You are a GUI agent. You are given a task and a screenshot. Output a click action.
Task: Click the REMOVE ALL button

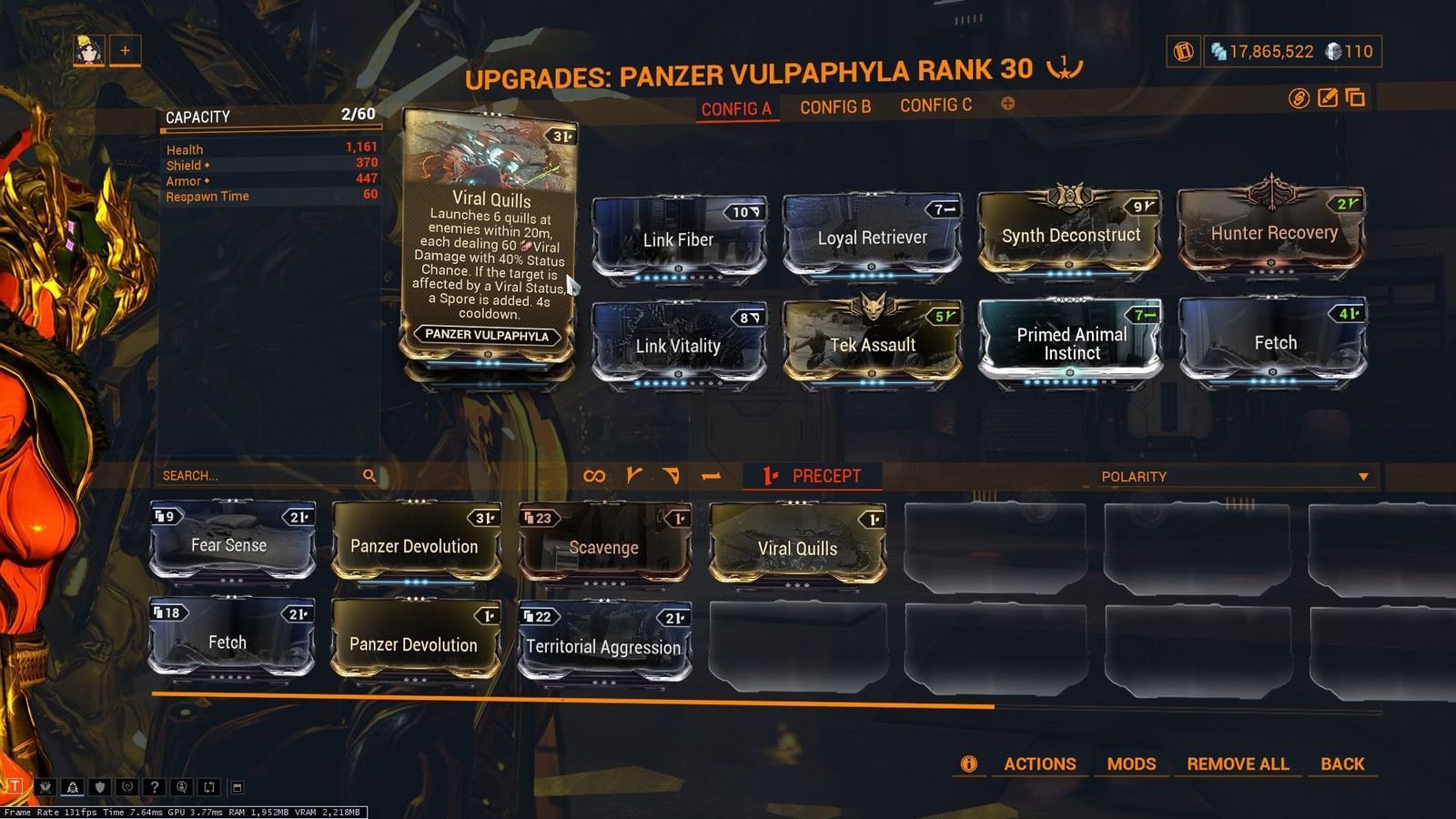pos(1237,763)
